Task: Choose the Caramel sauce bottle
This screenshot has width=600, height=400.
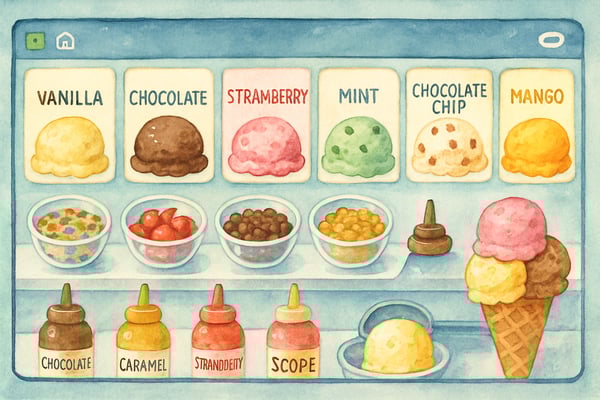Action: [x=143, y=335]
